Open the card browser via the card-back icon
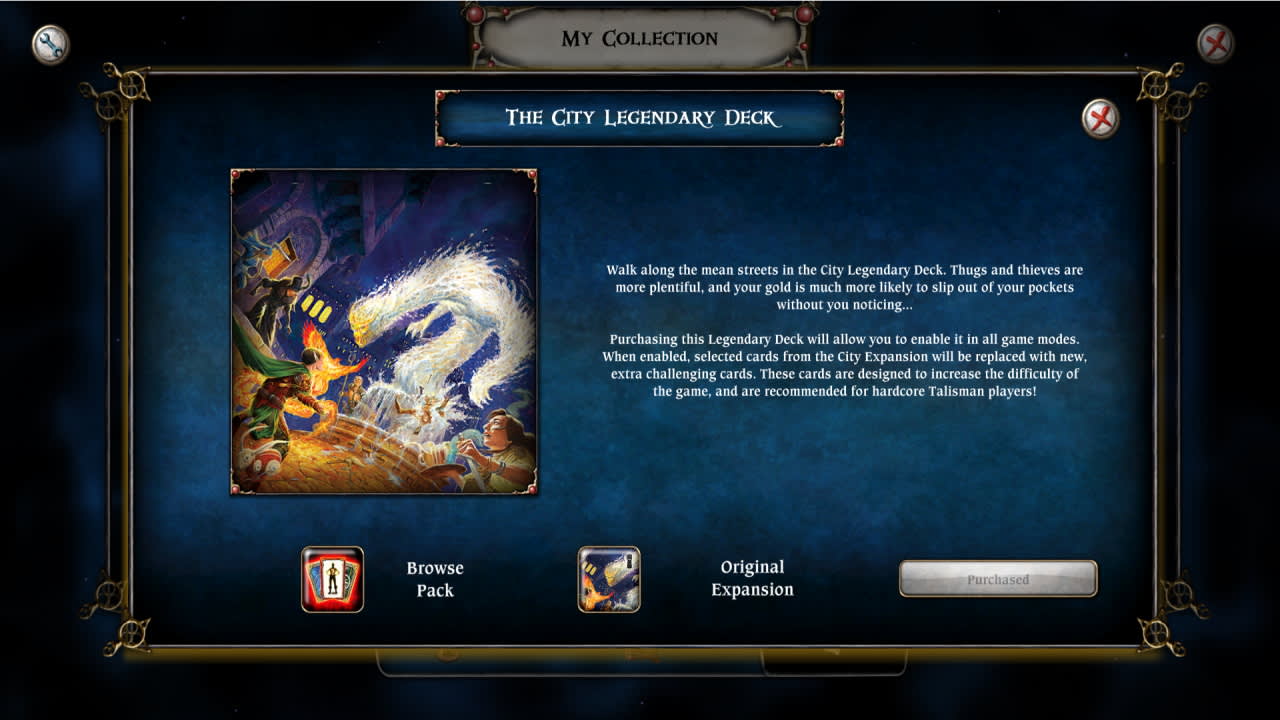1280x720 pixels. coord(330,578)
